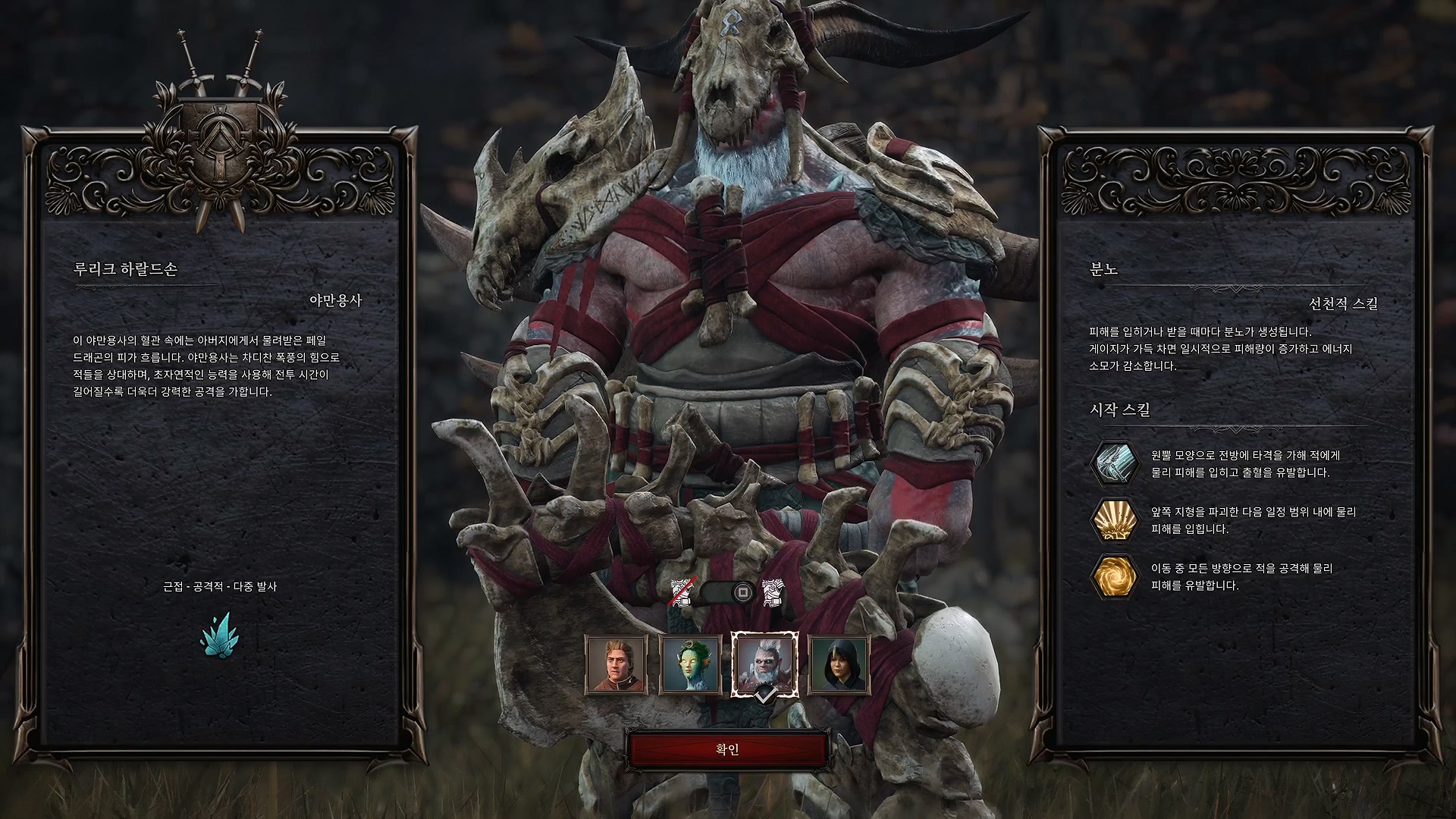Select the white-bearded barbarian portrait
Image resolution: width=1456 pixels, height=819 pixels.
[x=764, y=664]
